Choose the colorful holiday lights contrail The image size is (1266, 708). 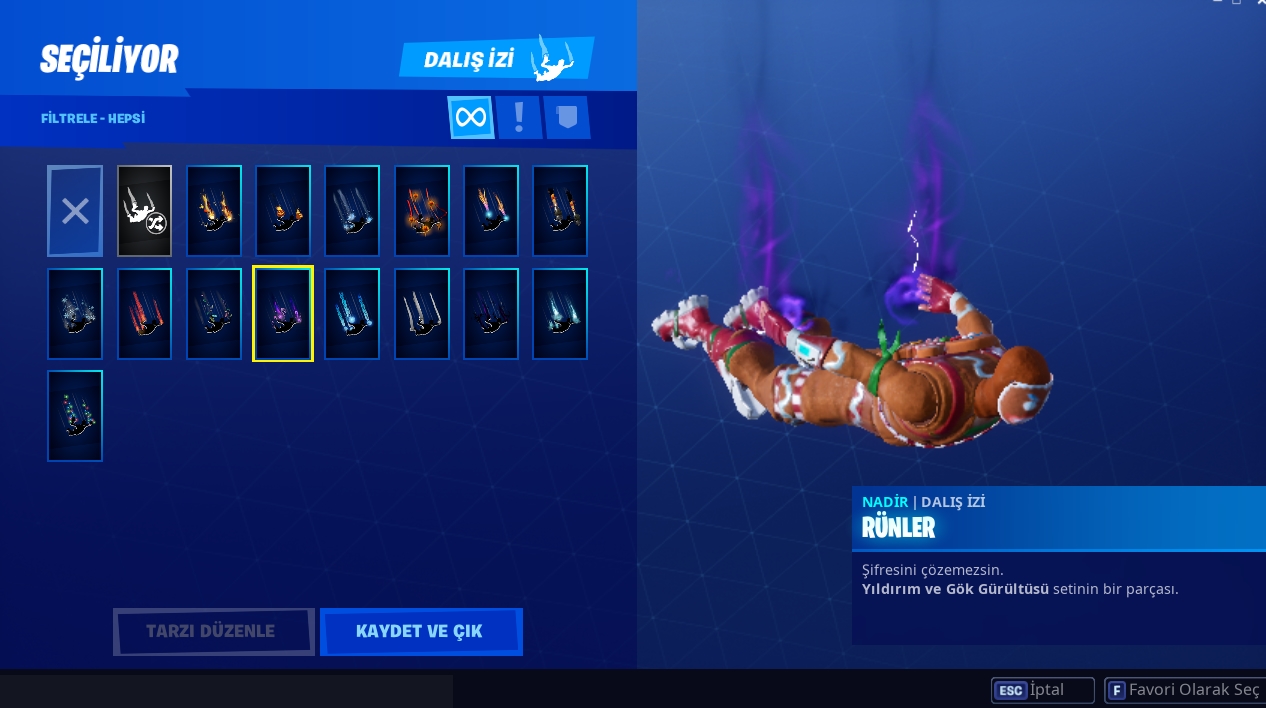[75, 416]
